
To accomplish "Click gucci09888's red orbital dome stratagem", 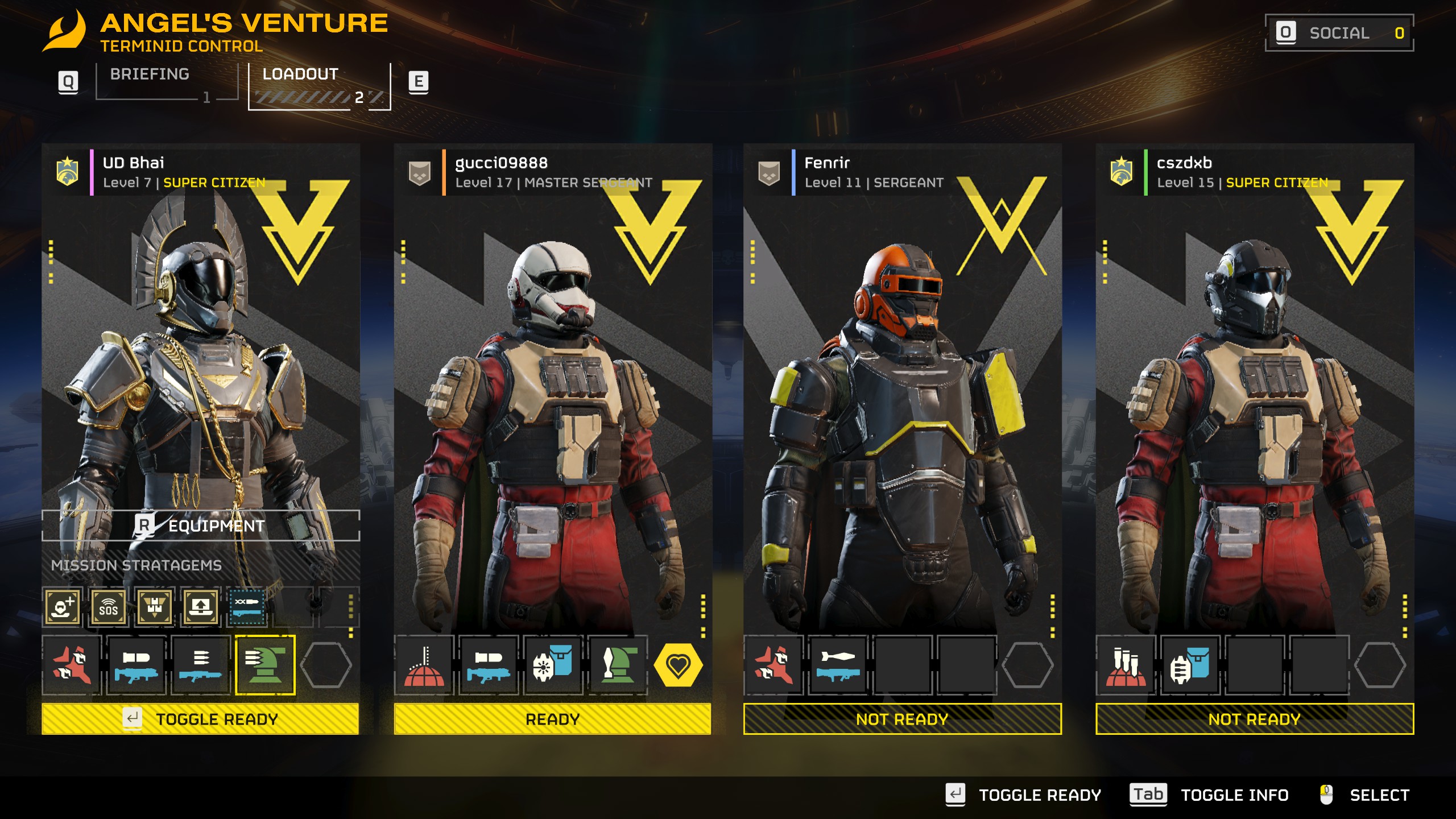I will pos(424,665).
